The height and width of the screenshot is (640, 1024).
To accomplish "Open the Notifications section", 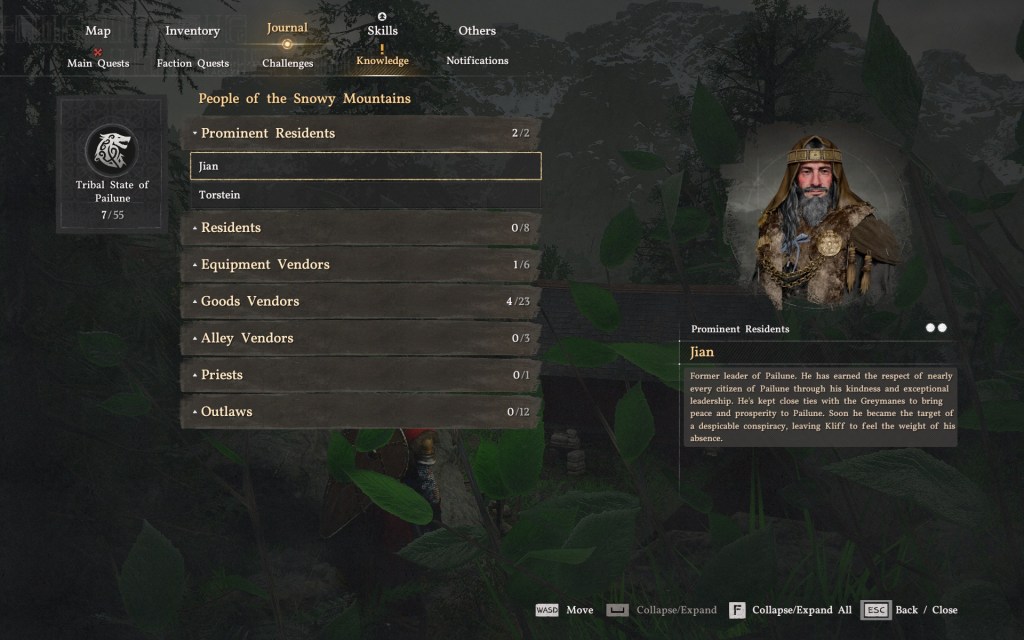I will pyautogui.click(x=477, y=61).
